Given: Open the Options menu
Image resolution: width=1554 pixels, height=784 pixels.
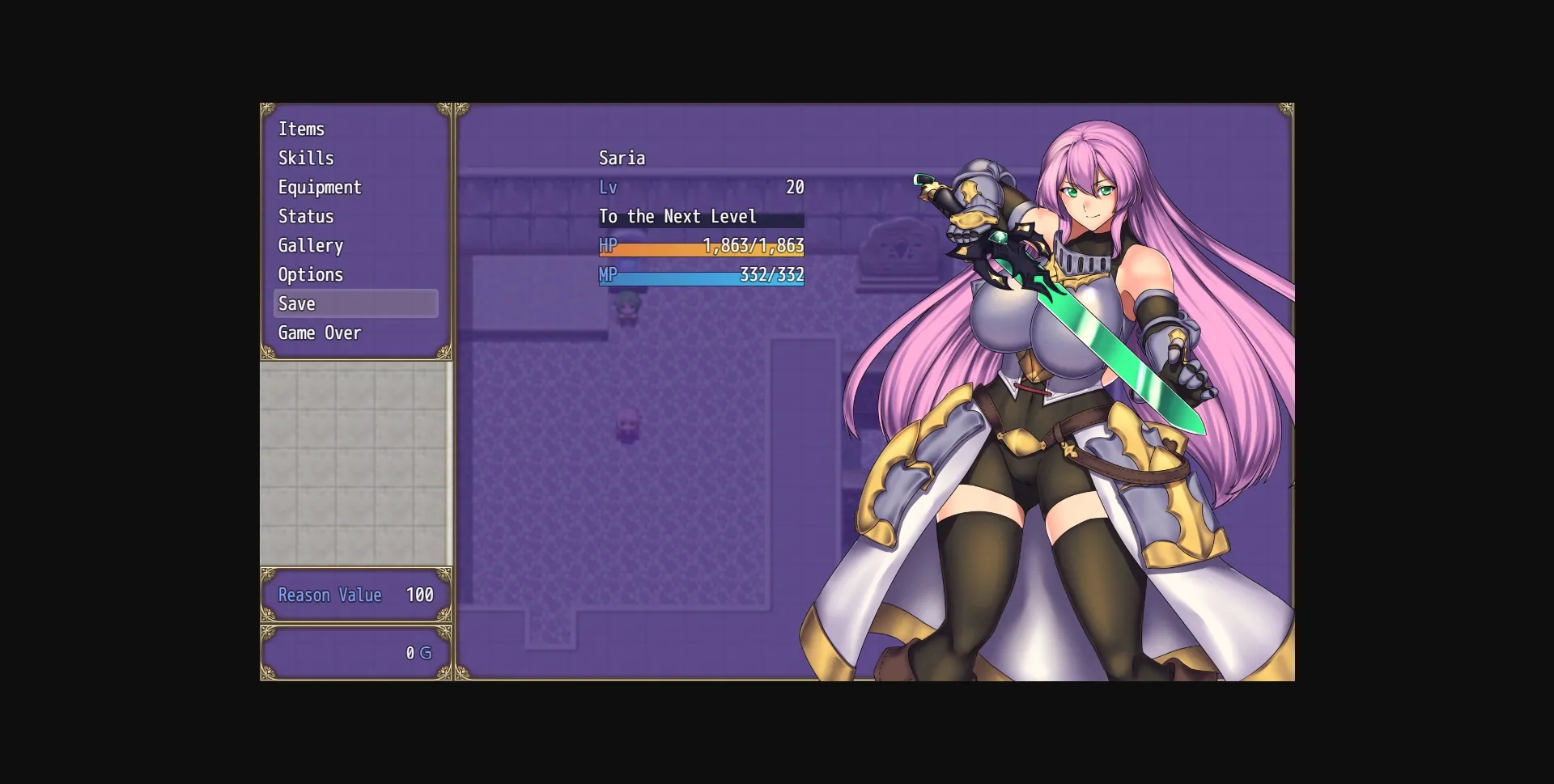Looking at the screenshot, I should click(310, 274).
